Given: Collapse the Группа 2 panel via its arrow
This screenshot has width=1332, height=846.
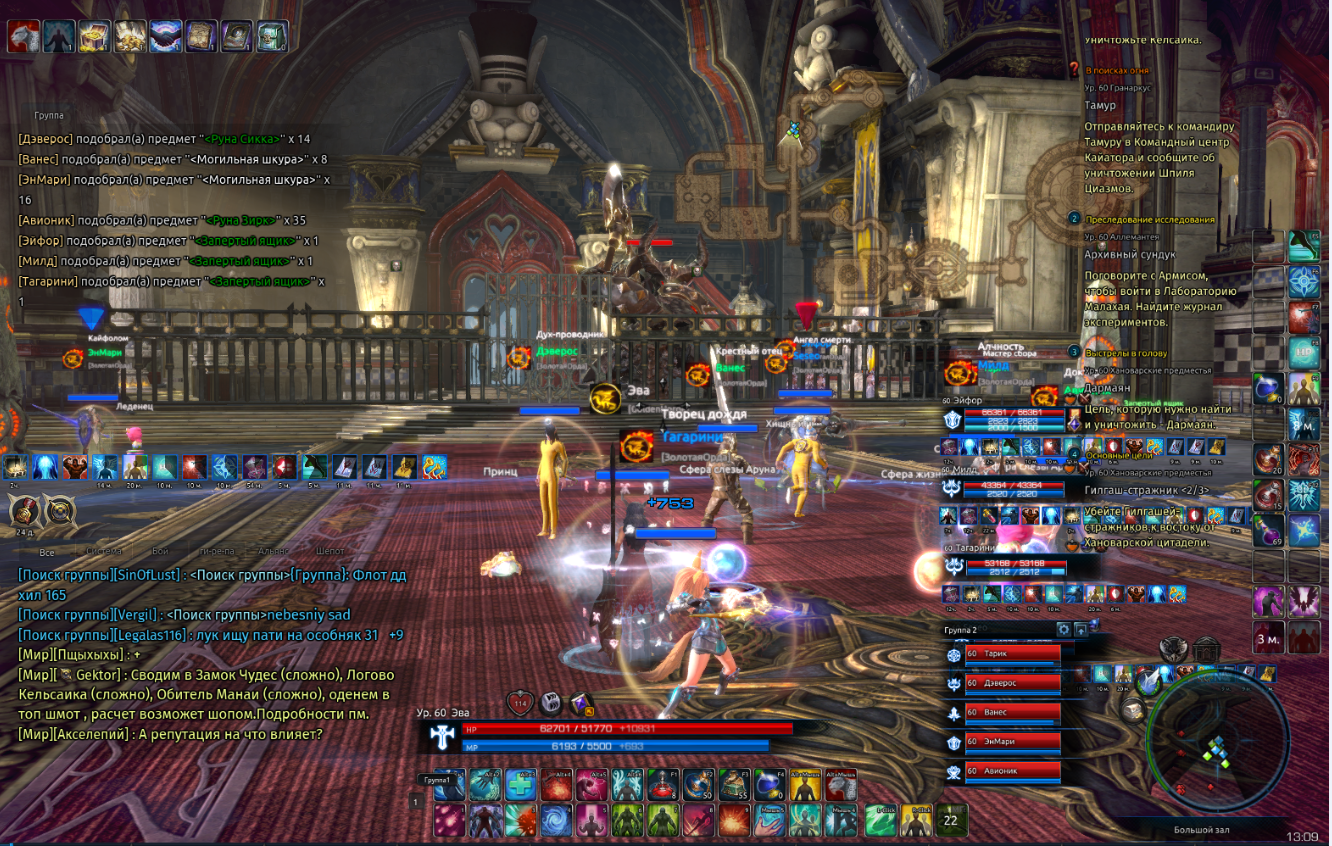Looking at the screenshot, I should pyautogui.click(x=1081, y=631).
